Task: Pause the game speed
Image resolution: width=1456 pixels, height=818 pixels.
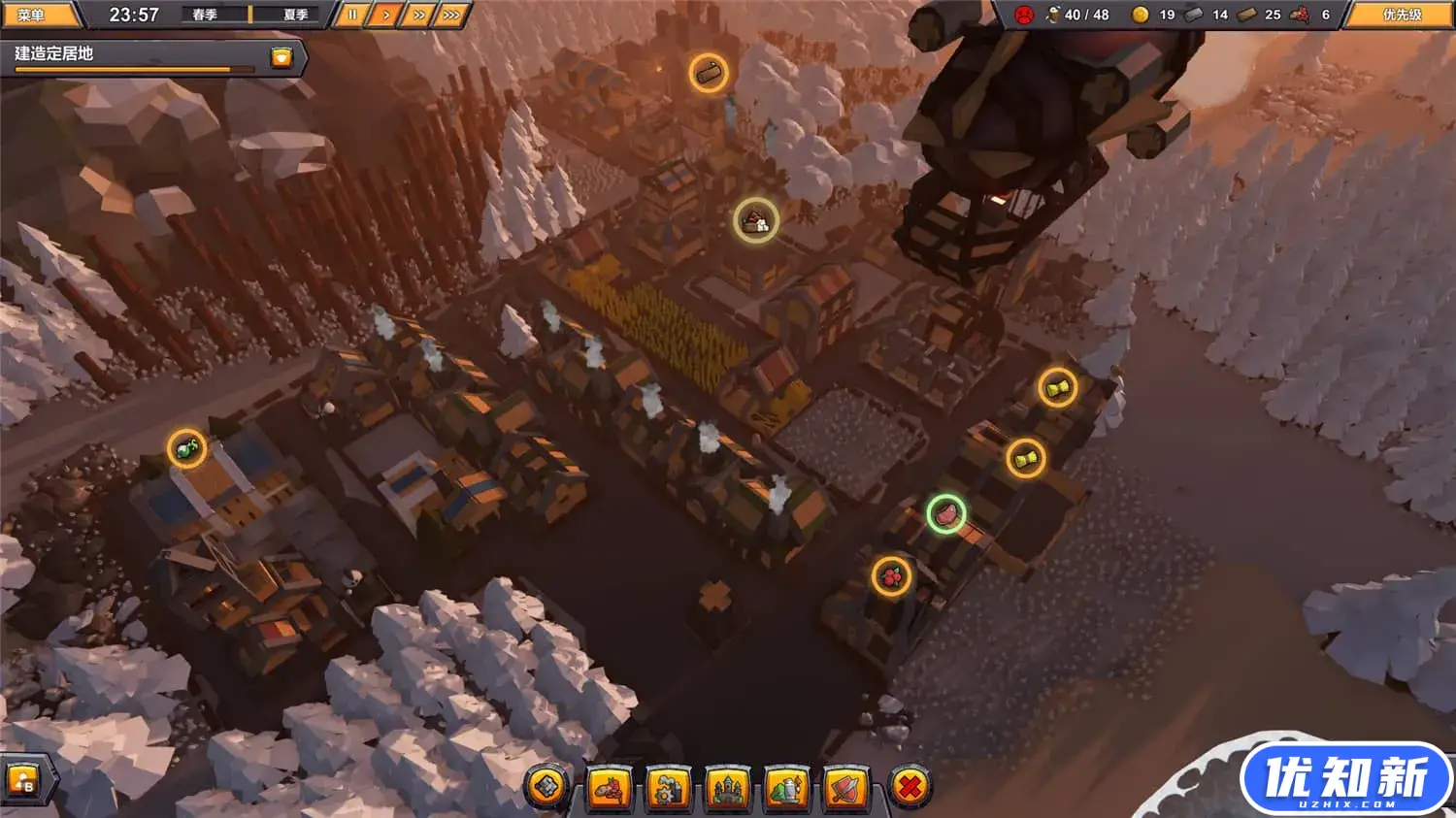Action: [352, 15]
